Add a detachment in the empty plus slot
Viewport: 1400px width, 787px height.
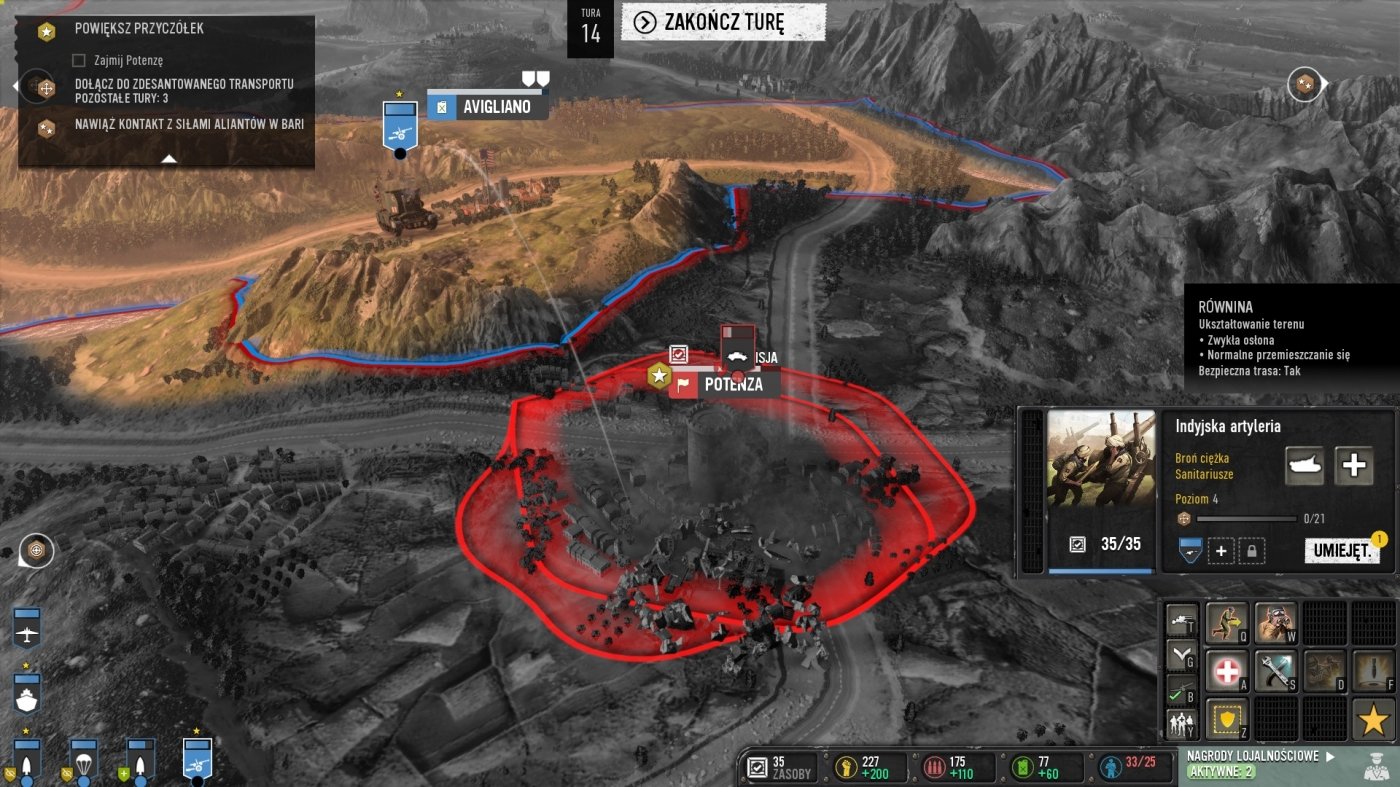click(1220, 551)
